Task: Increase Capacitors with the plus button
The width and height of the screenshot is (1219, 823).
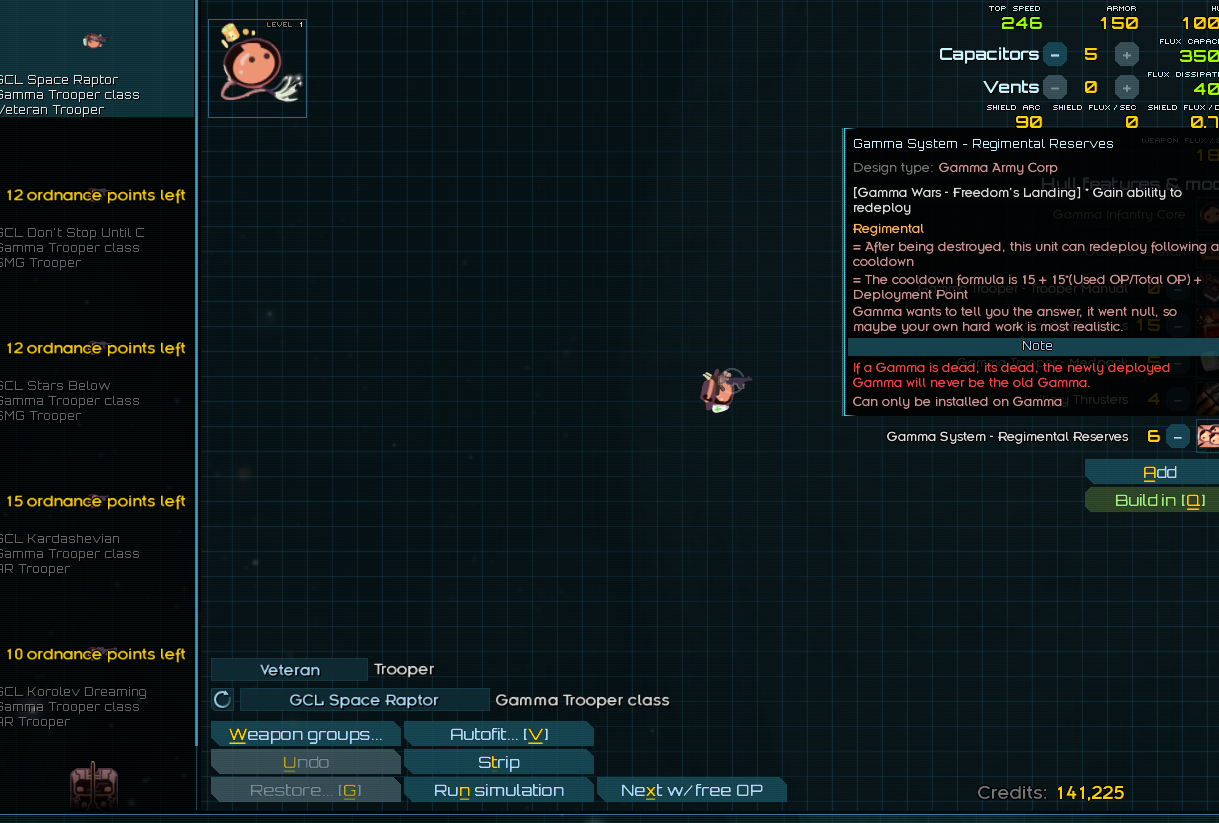Action: (1127, 55)
